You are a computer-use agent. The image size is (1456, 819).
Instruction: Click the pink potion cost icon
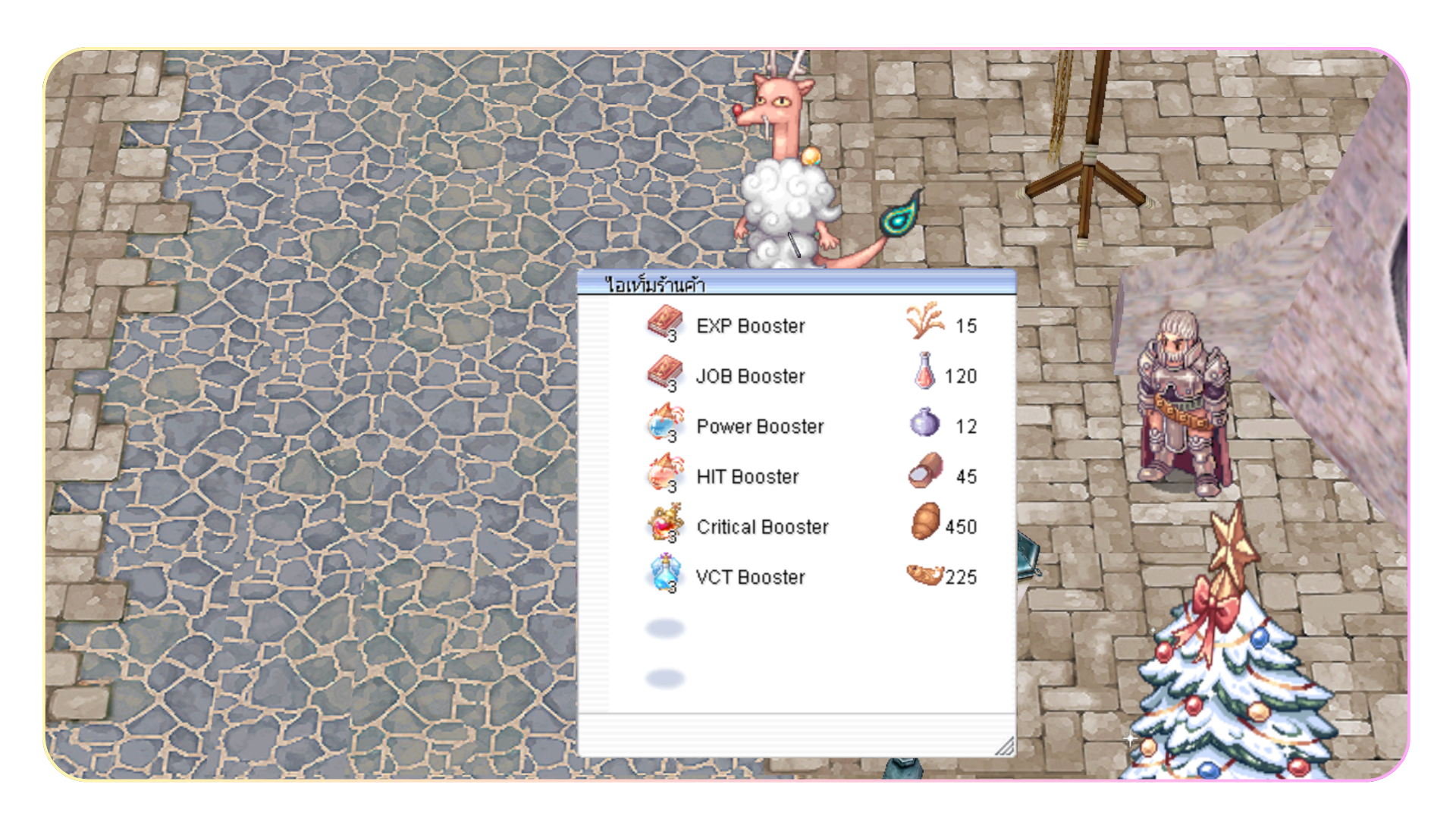pos(924,372)
